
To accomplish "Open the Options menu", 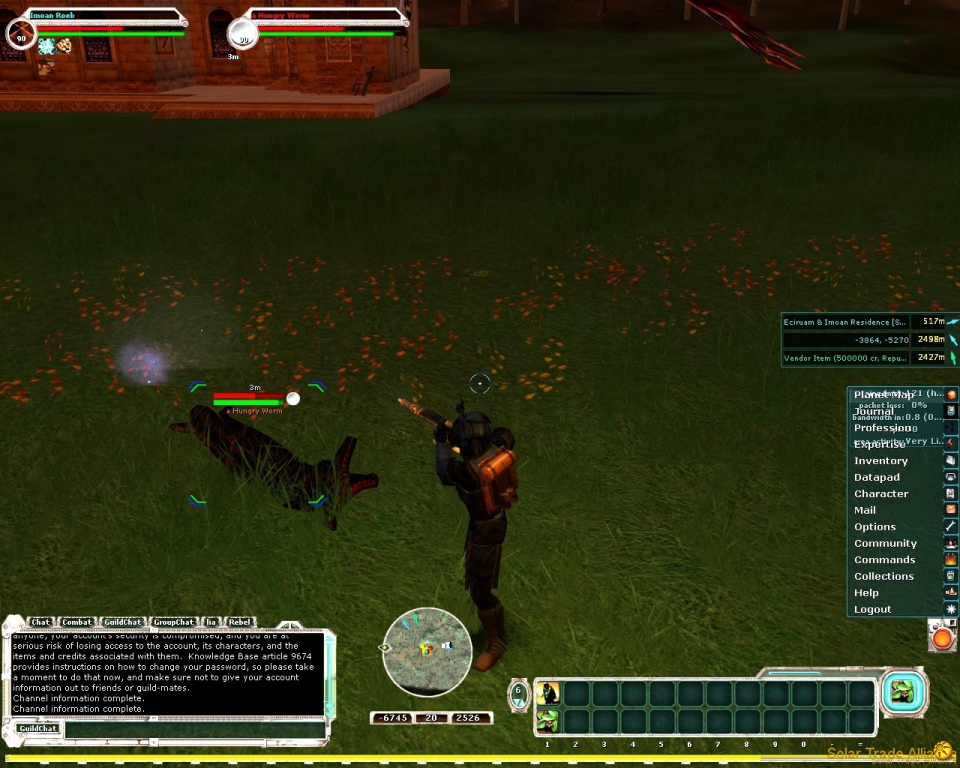I will [x=875, y=527].
